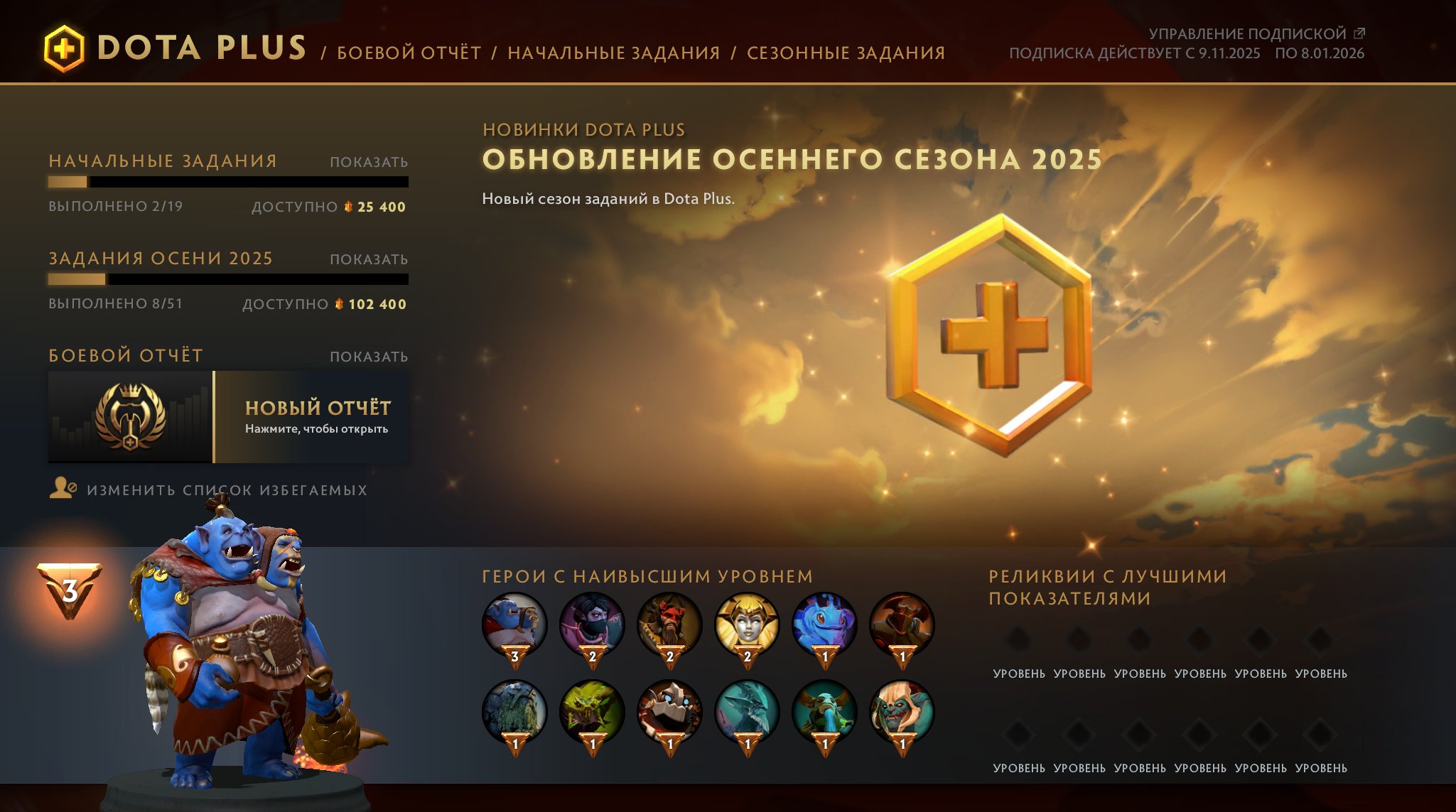1456x812 pixels.
Task: Open the «БОЕВОЙ ОТЧЁТ» tab in the header
Action: 410,52
